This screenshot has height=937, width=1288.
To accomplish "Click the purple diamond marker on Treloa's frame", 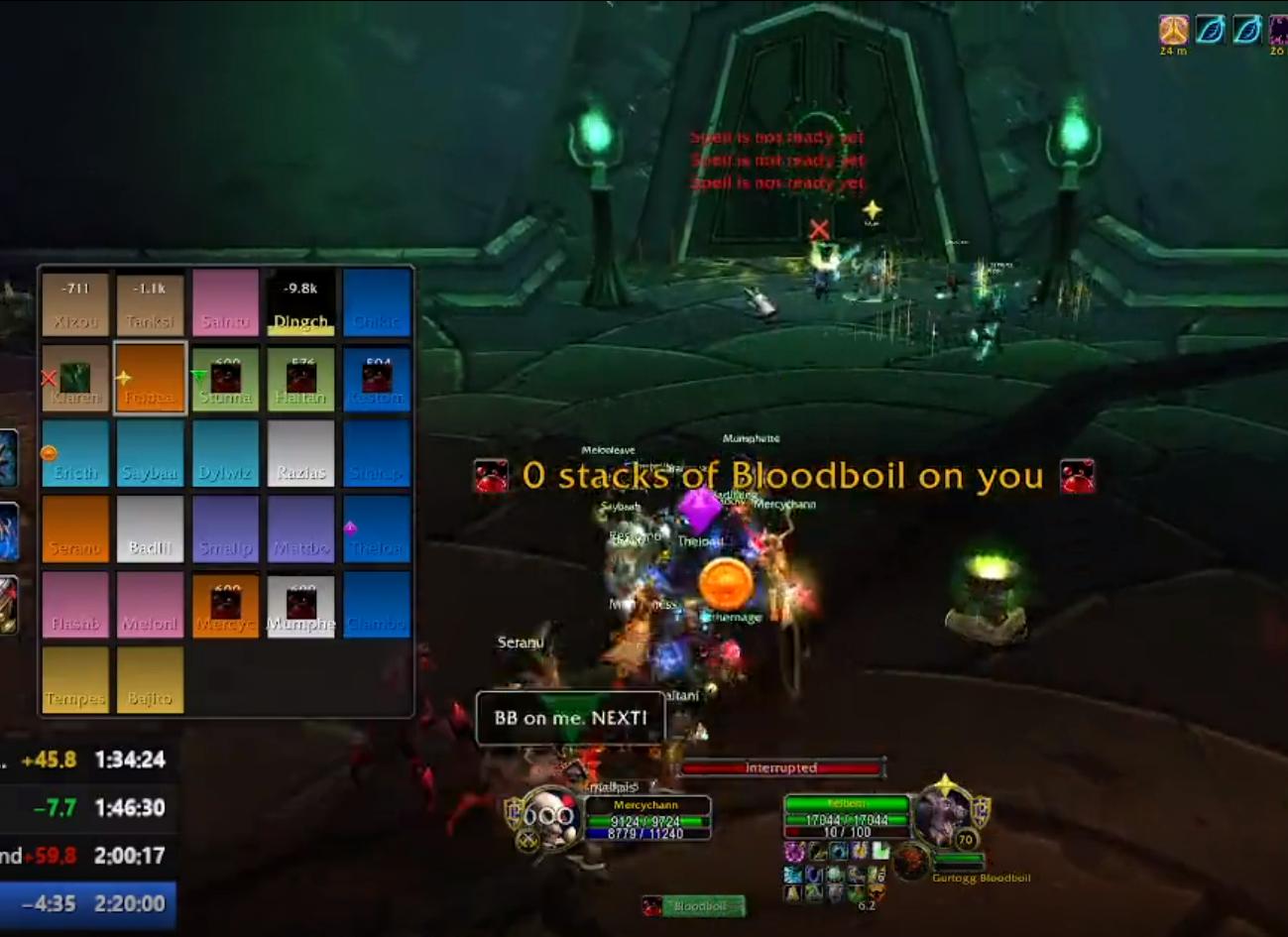I will pyautogui.click(x=349, y=527).
